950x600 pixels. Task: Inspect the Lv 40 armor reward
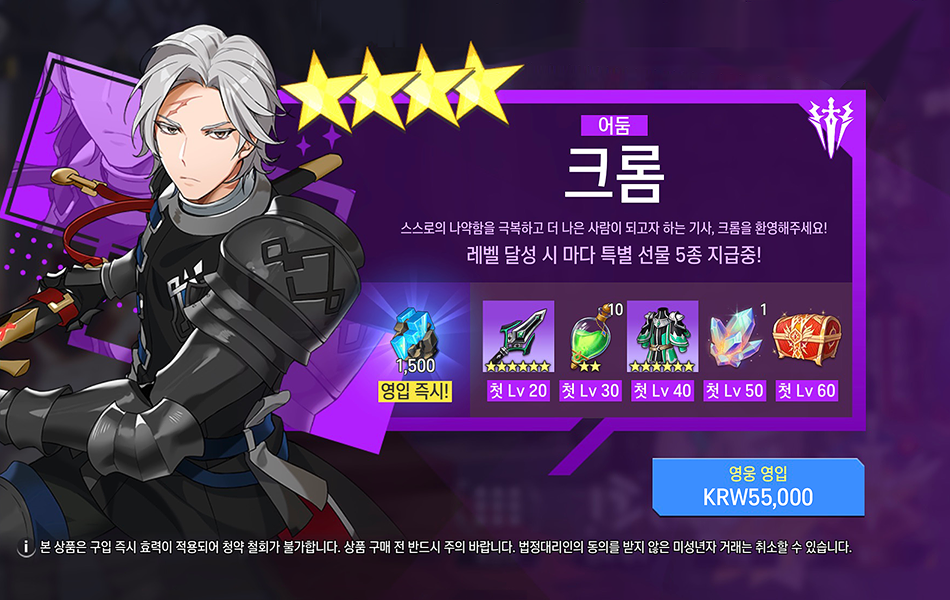coord(662,336)
